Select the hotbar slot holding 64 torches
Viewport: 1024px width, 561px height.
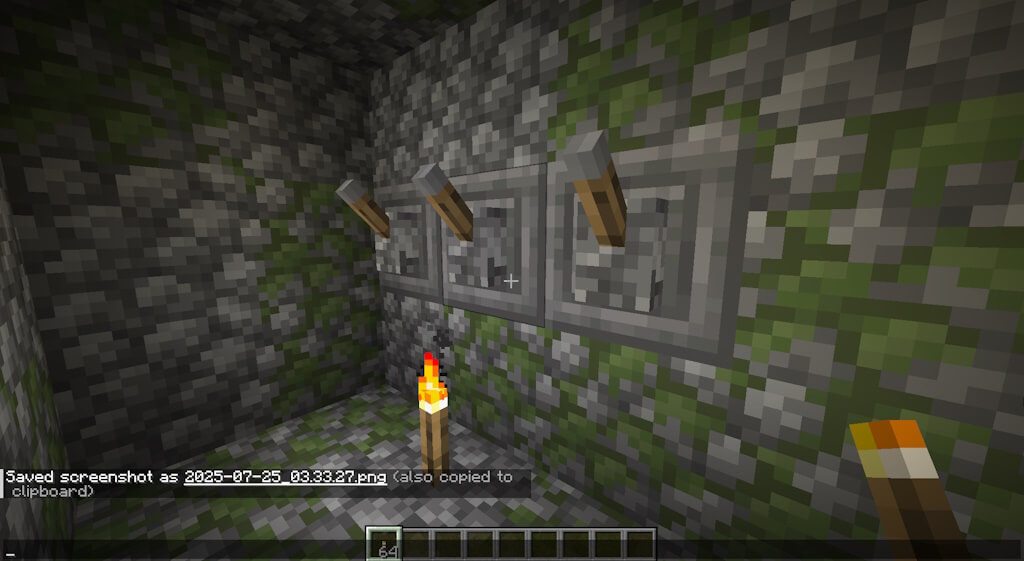pos(383,544)
